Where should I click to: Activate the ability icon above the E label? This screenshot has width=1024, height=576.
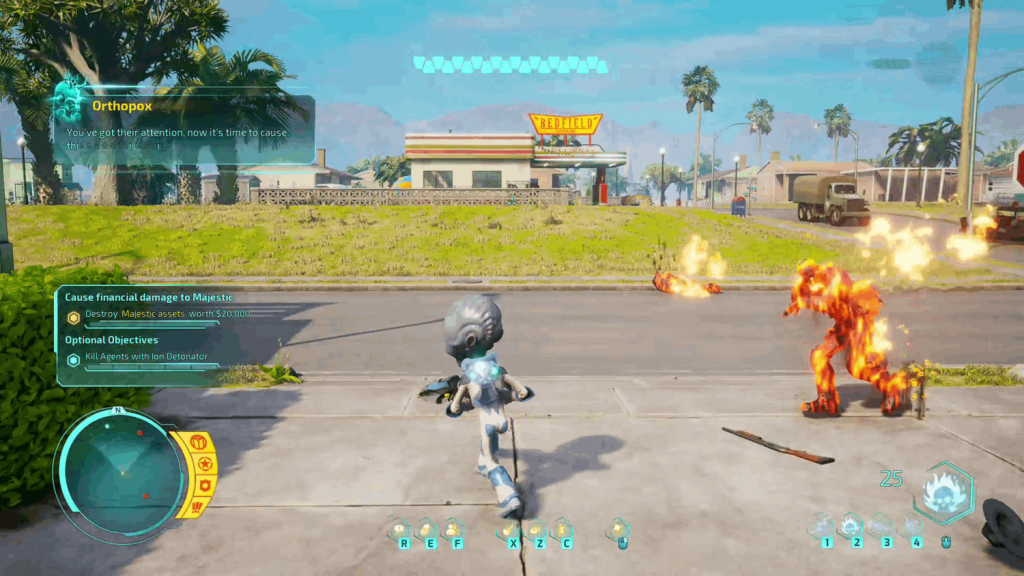click(427, 529)
